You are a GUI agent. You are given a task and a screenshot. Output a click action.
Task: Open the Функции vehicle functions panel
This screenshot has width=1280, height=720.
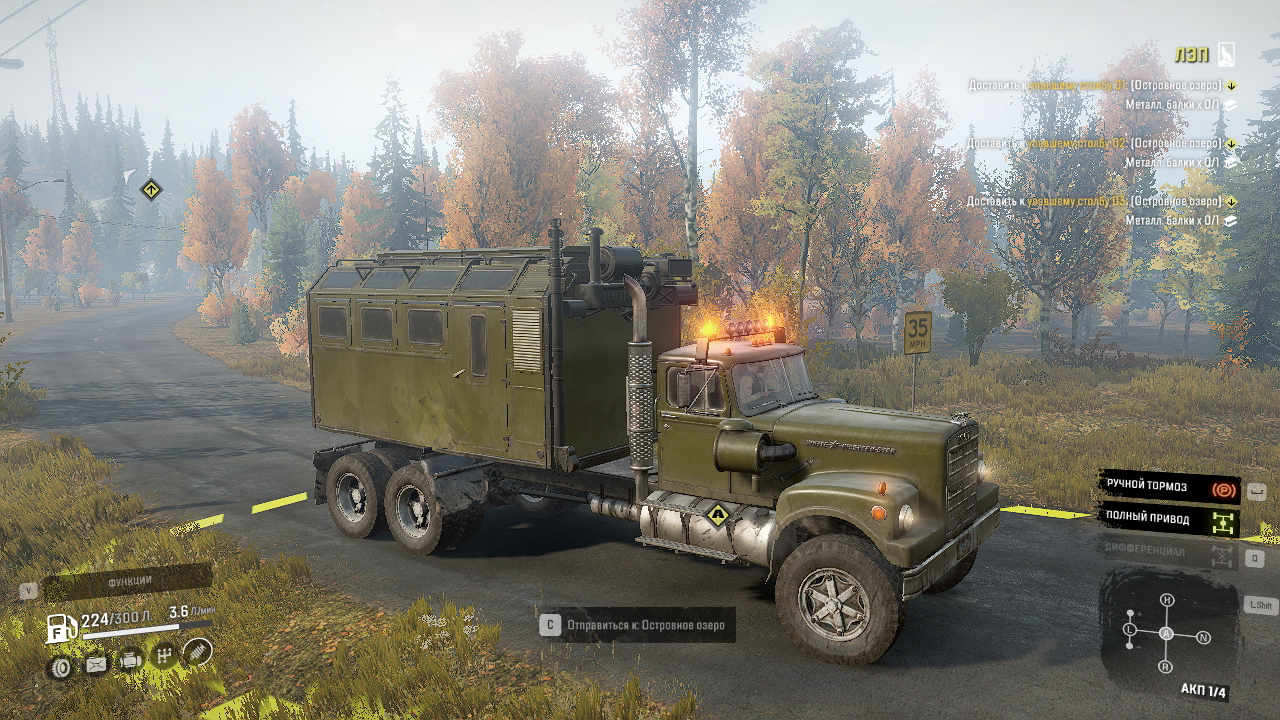(128, 581)
